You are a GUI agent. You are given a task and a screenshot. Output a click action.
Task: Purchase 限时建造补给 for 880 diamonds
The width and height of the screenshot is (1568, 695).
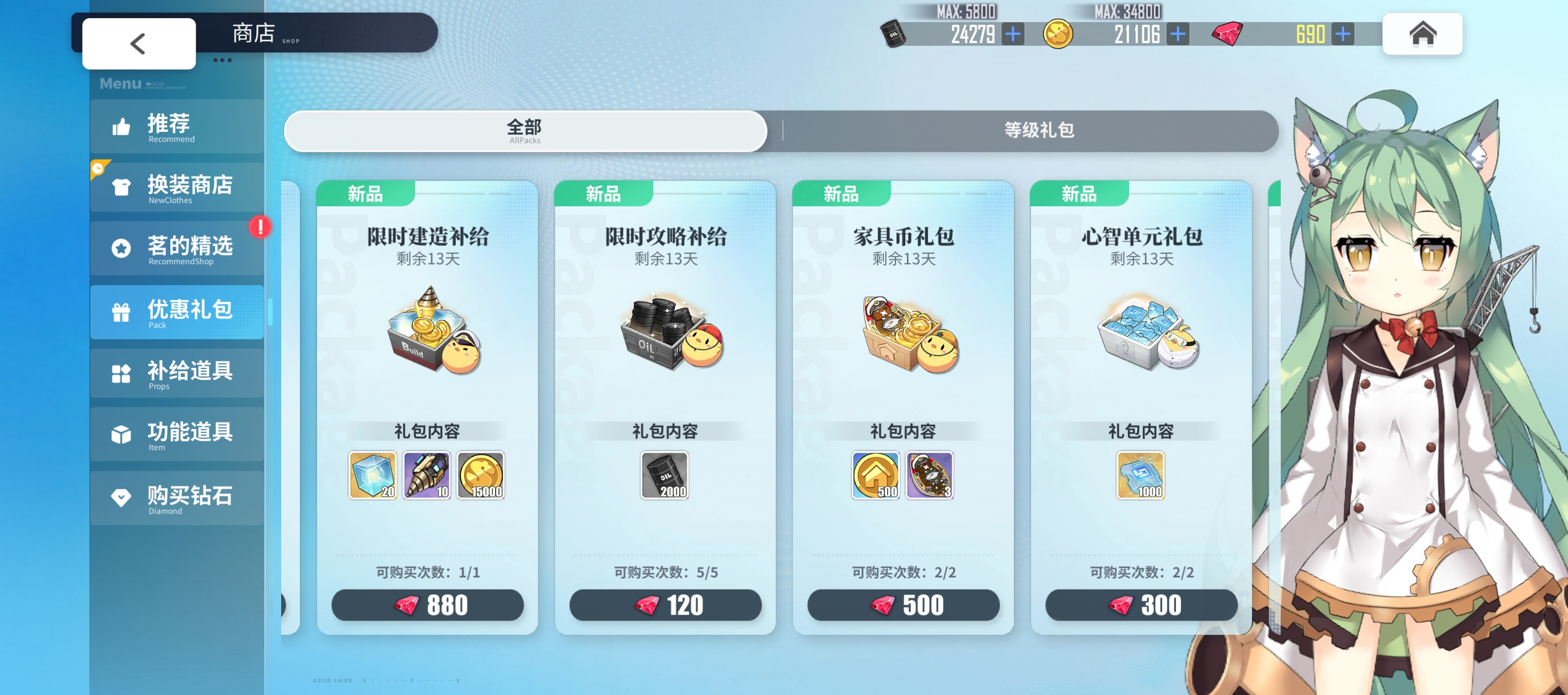pos(428,605)
